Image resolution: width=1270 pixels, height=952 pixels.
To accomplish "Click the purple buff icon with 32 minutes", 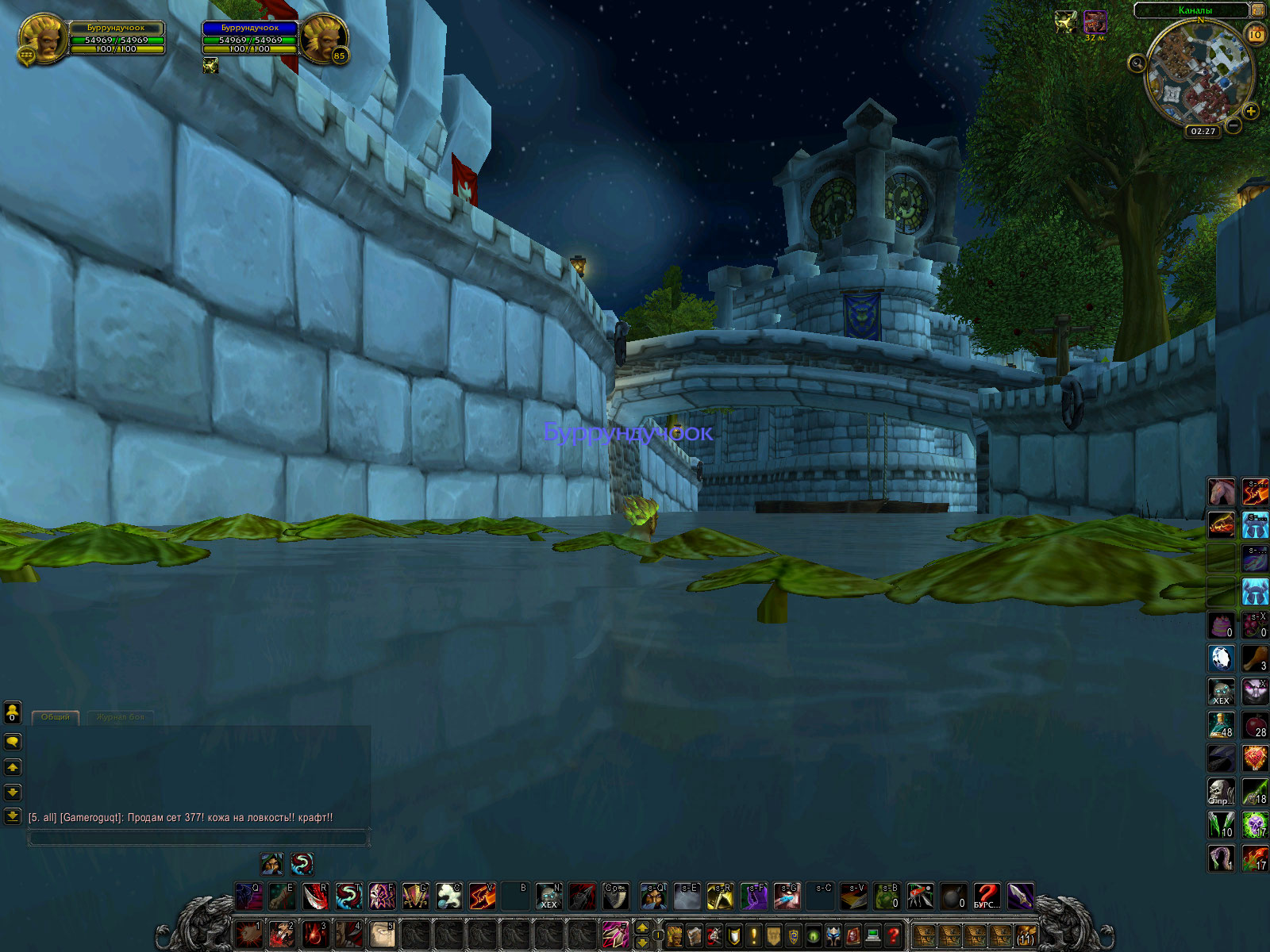I will pyautogui.click(x=1095, y=21).
